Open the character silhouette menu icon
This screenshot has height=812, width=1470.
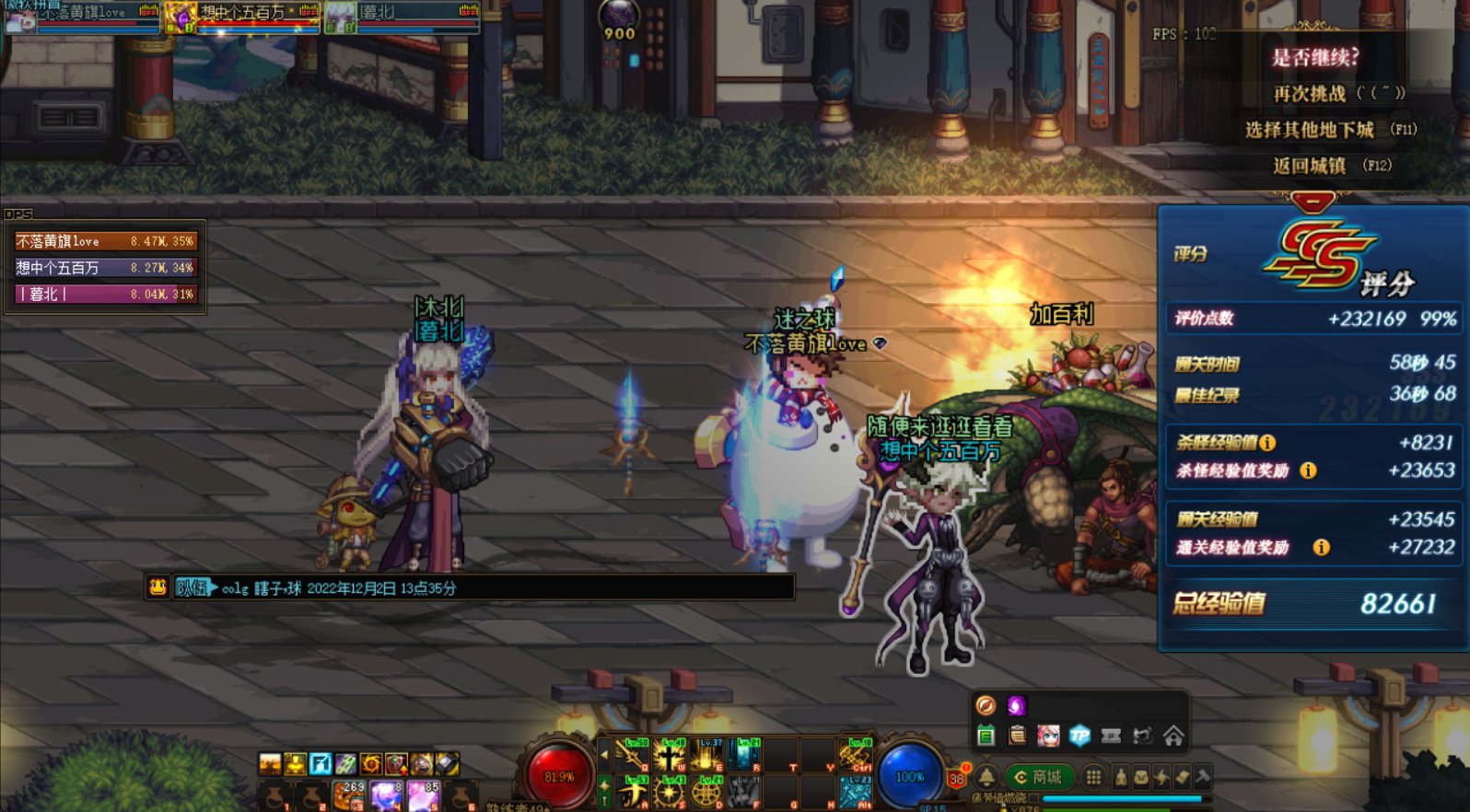(x=1121, y=777)
